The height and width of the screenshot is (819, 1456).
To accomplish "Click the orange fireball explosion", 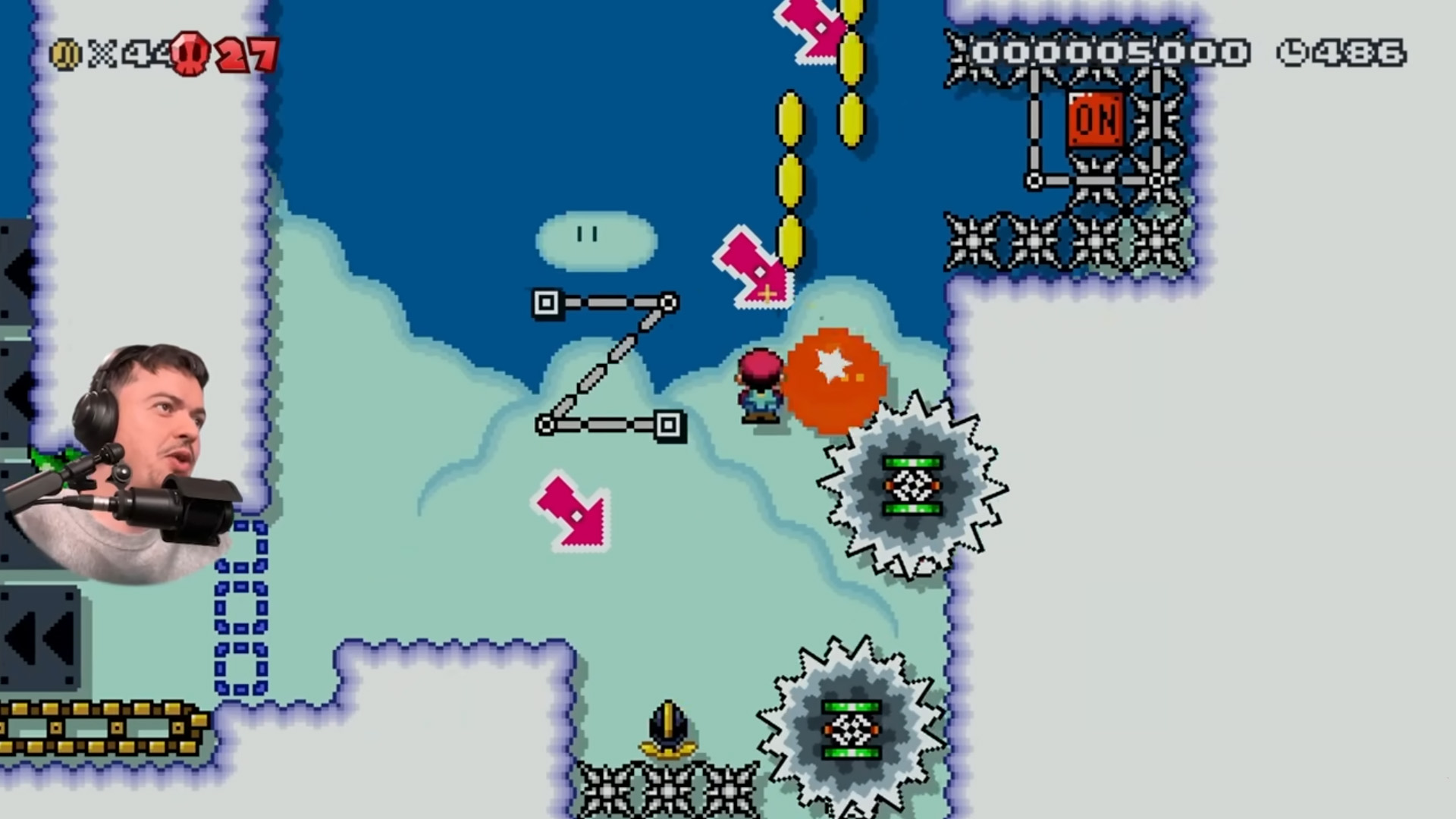I will 834,379.
